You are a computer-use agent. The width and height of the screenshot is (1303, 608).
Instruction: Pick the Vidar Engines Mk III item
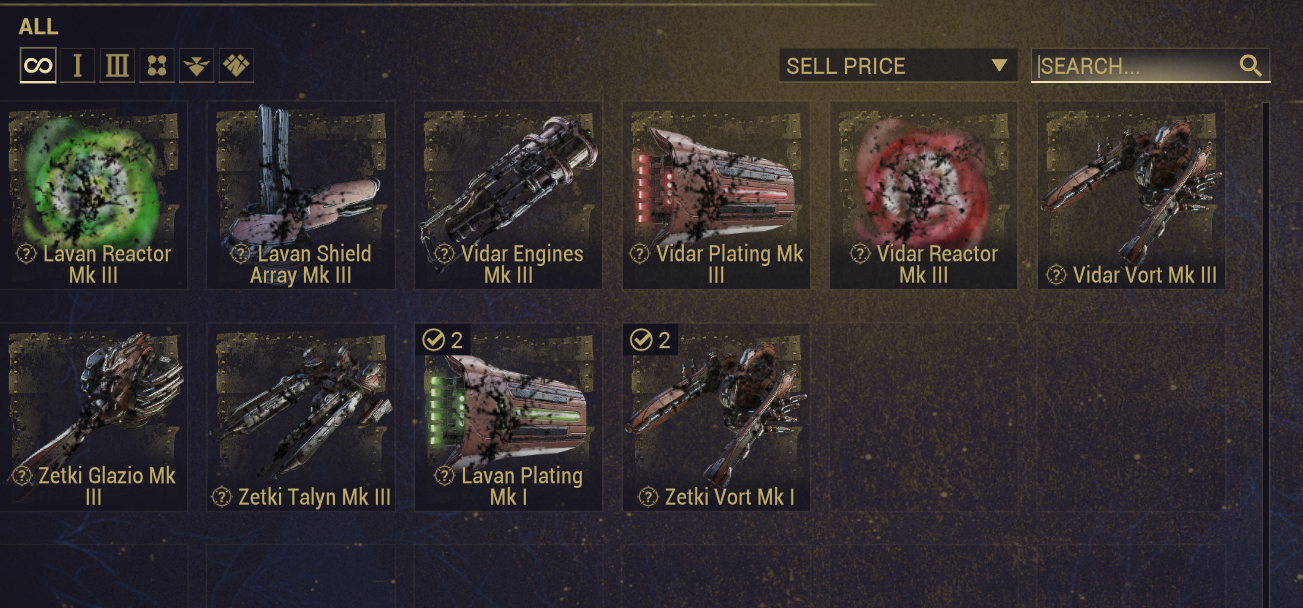point(508,195)
